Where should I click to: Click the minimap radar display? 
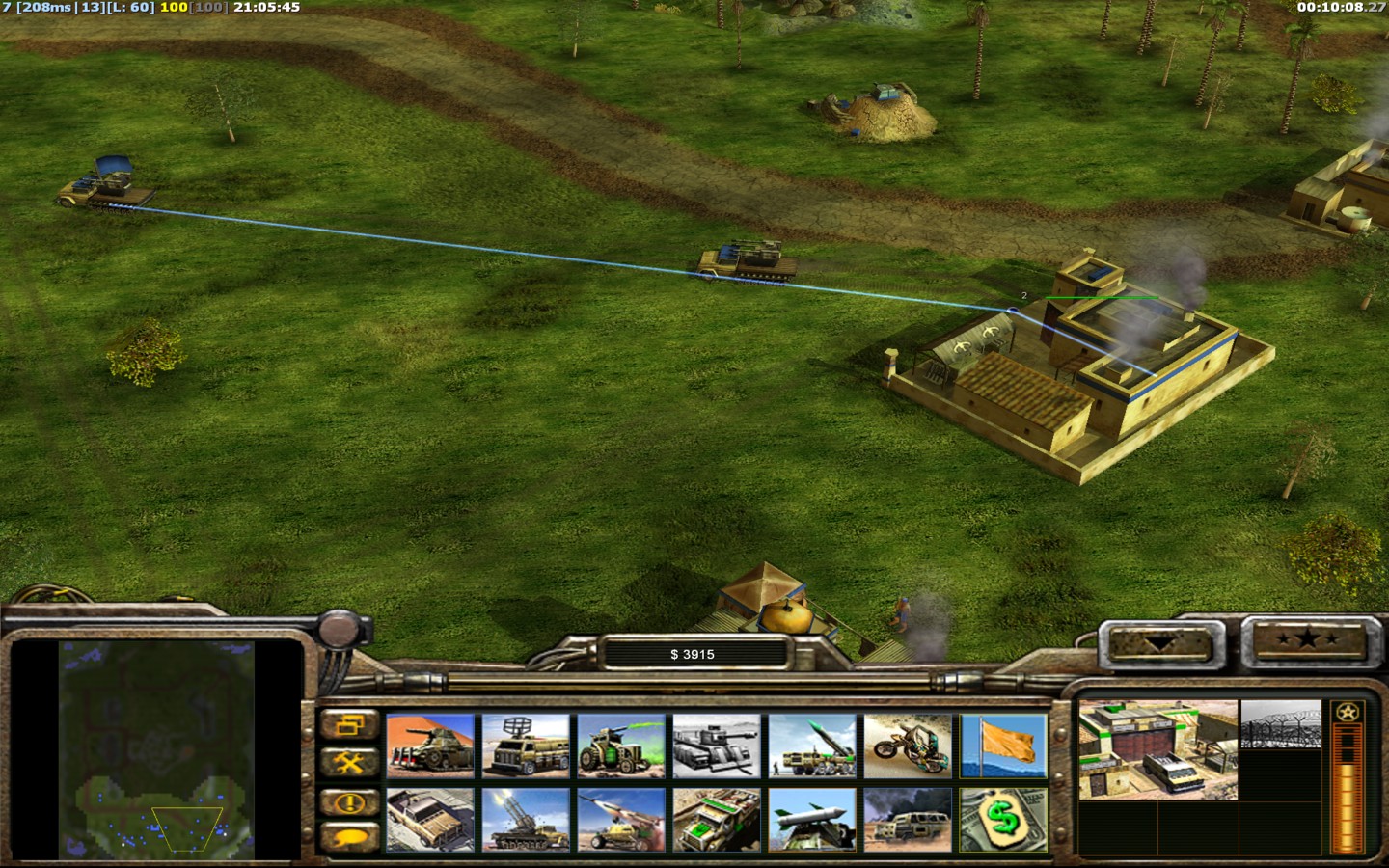click(157, 750)
